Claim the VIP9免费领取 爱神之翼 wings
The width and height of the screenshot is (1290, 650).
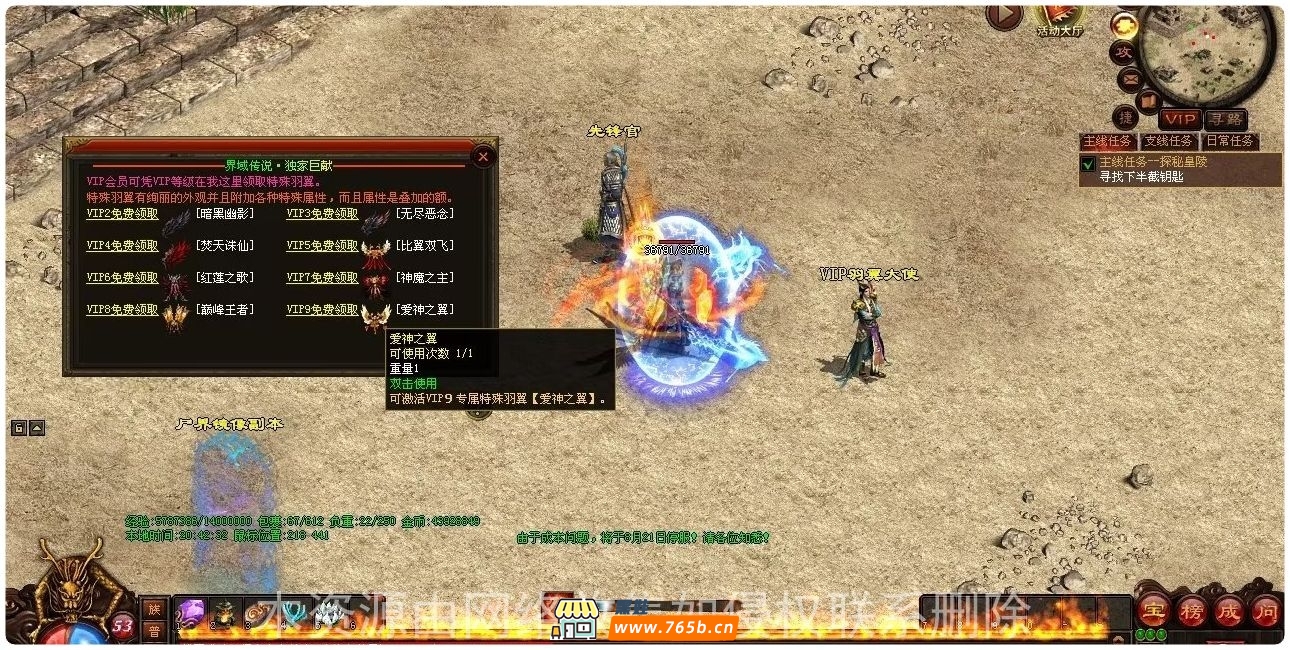pos(322,309)
